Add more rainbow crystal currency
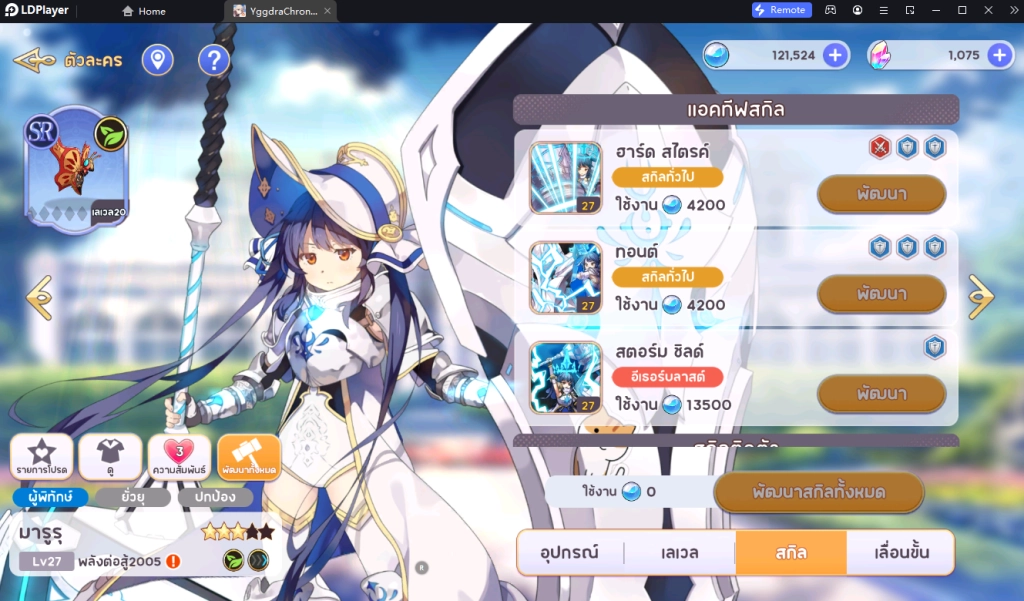 tap(998, 55)
